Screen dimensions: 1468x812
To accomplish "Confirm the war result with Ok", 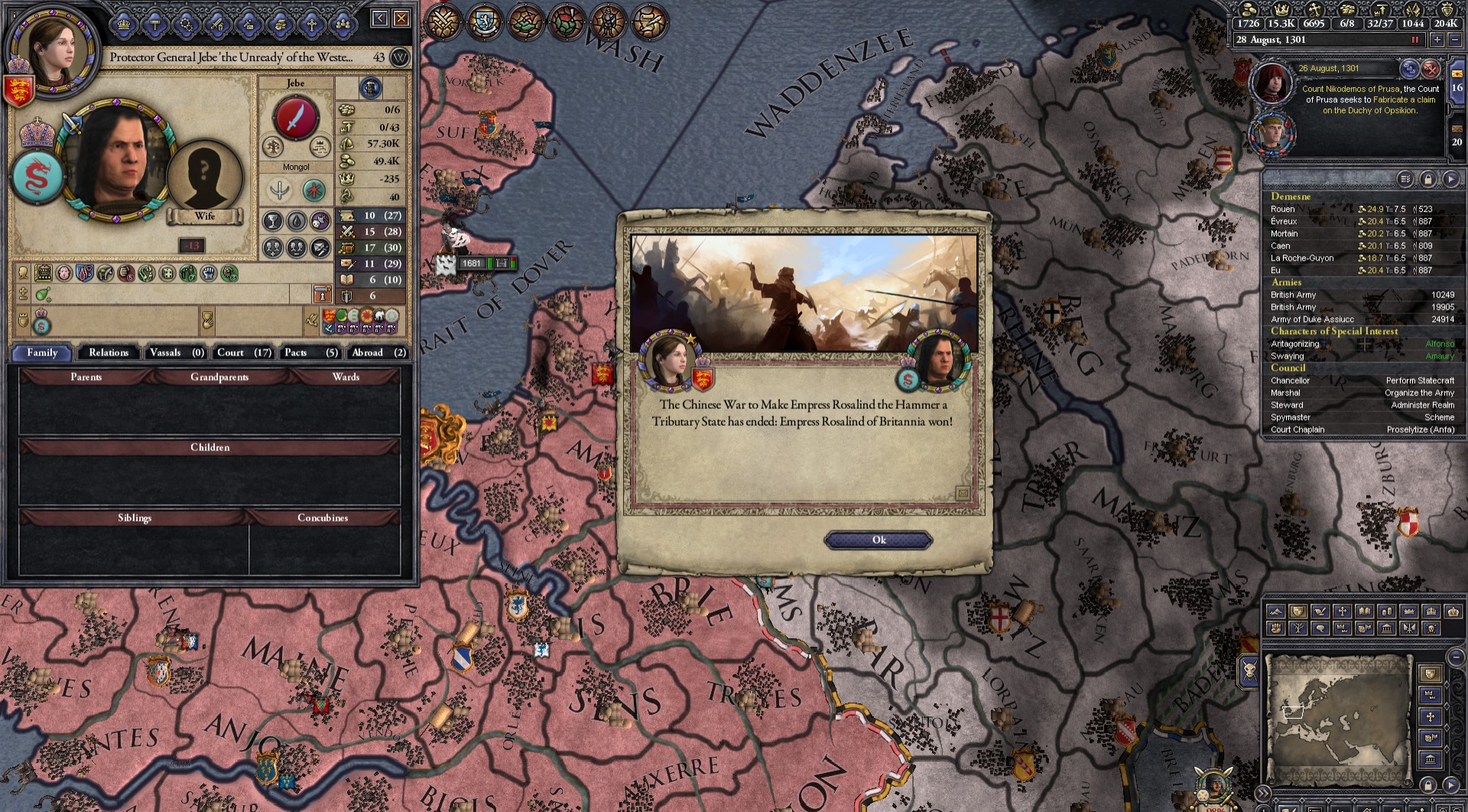I will (879, 541).
